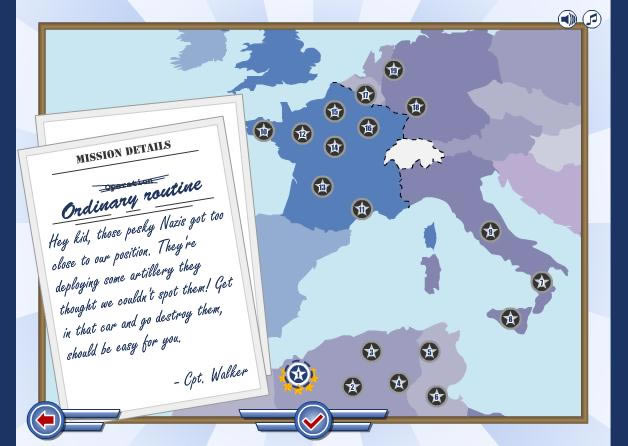
Task: Select mission 7 marker in southern Italy
Action: [541, 282]
